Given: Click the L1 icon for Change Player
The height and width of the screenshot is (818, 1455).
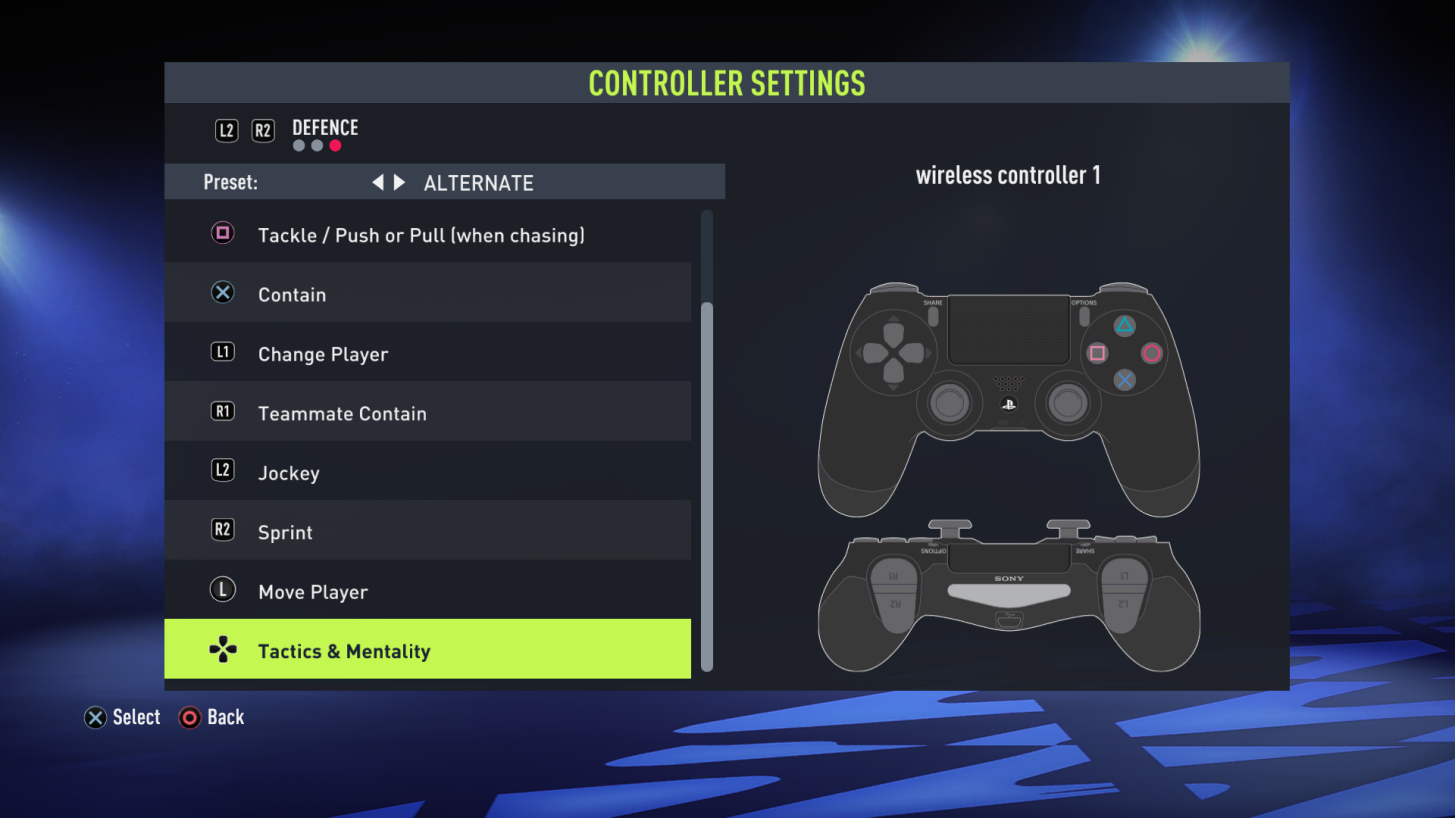Looking at the screenshot, I should point(222,351).
